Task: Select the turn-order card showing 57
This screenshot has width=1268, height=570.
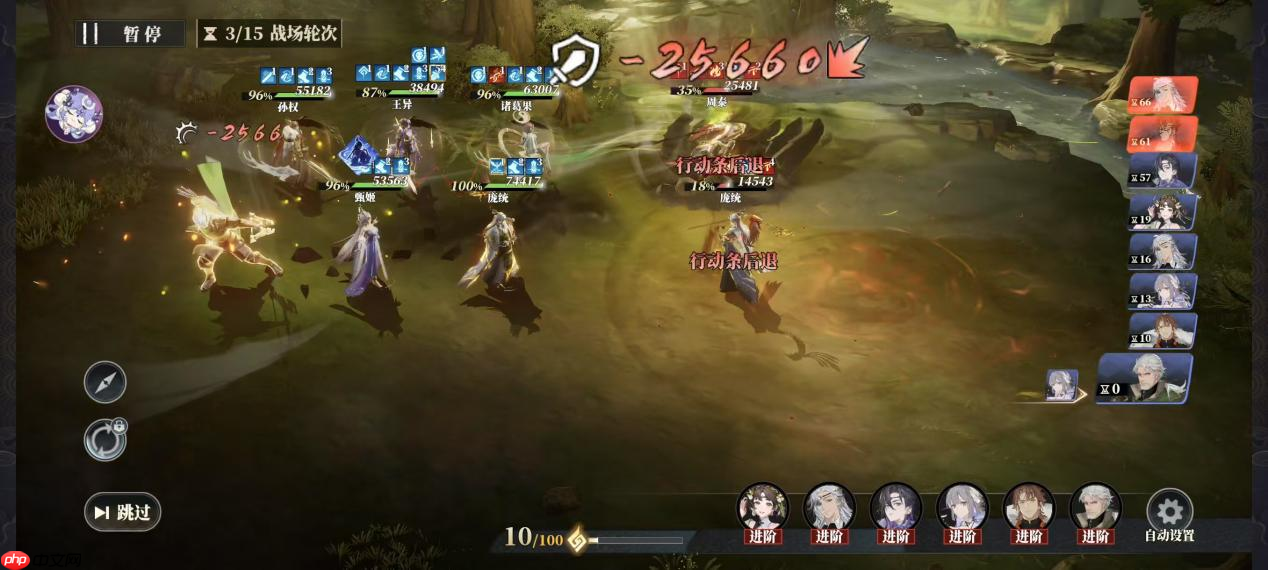Action: [x=1163, y=173]
